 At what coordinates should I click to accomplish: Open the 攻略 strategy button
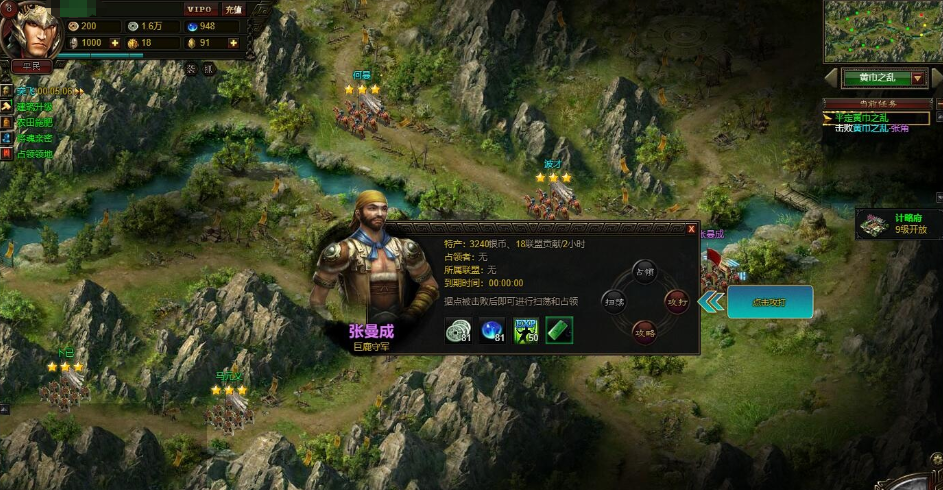pos(645,329)
